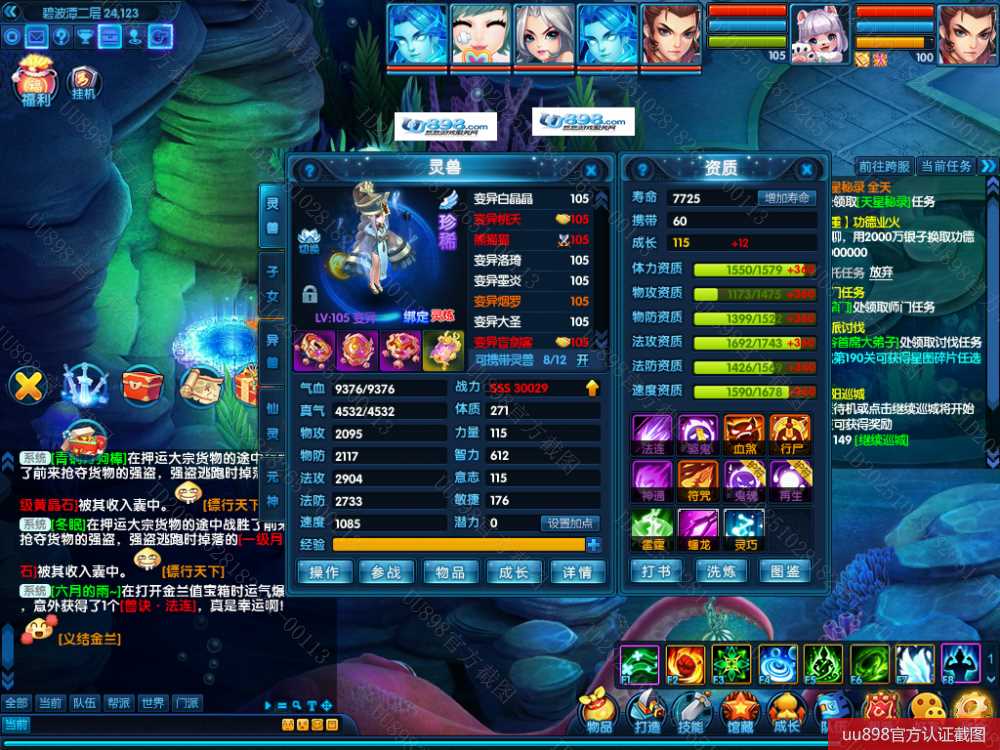This screenshot has width=1000, height=750.
Task: Click the 设置加点 attribute points button
Action: [571, 523]
